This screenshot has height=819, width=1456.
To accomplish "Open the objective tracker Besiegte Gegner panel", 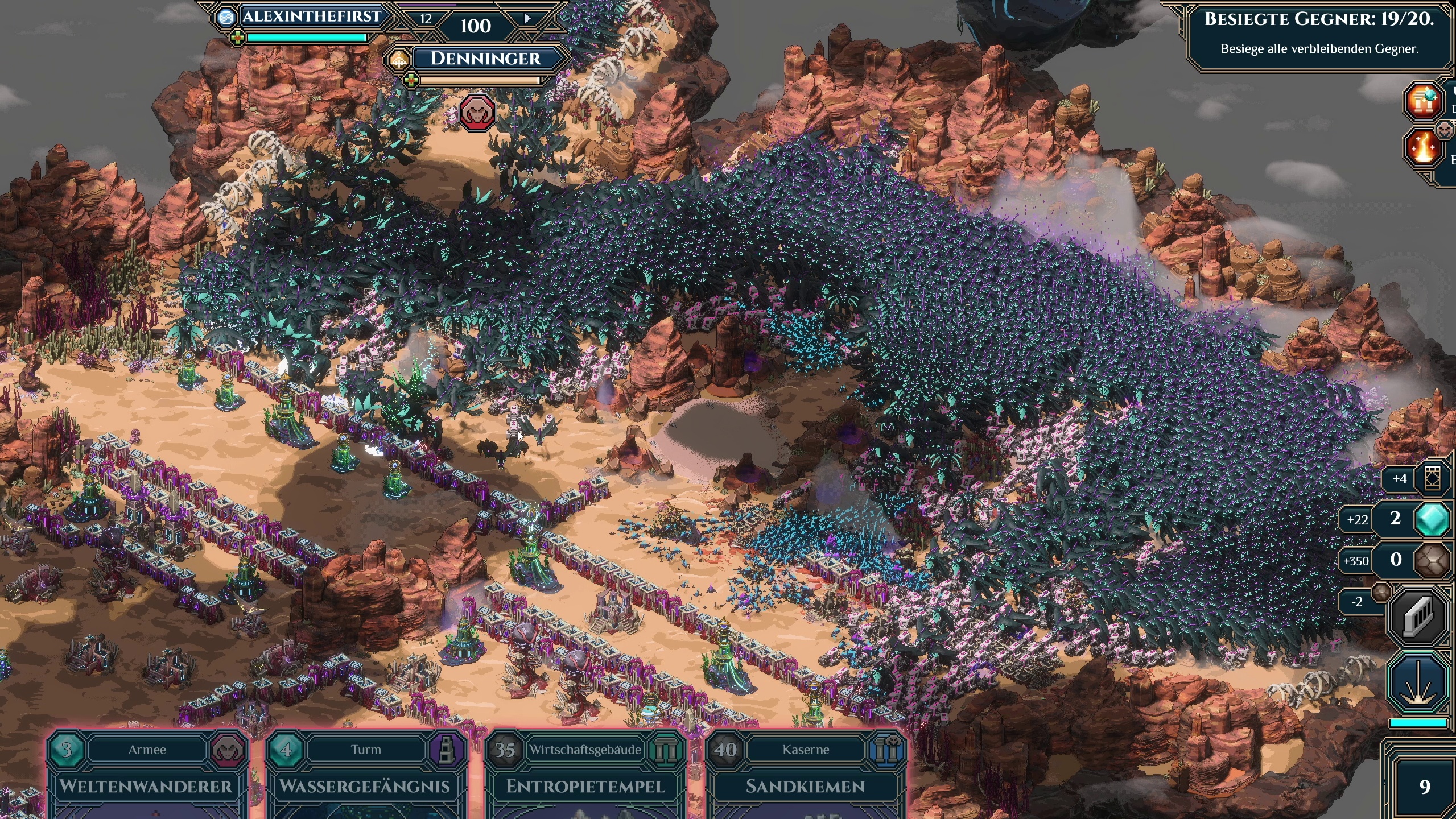I will (1319, 33).
